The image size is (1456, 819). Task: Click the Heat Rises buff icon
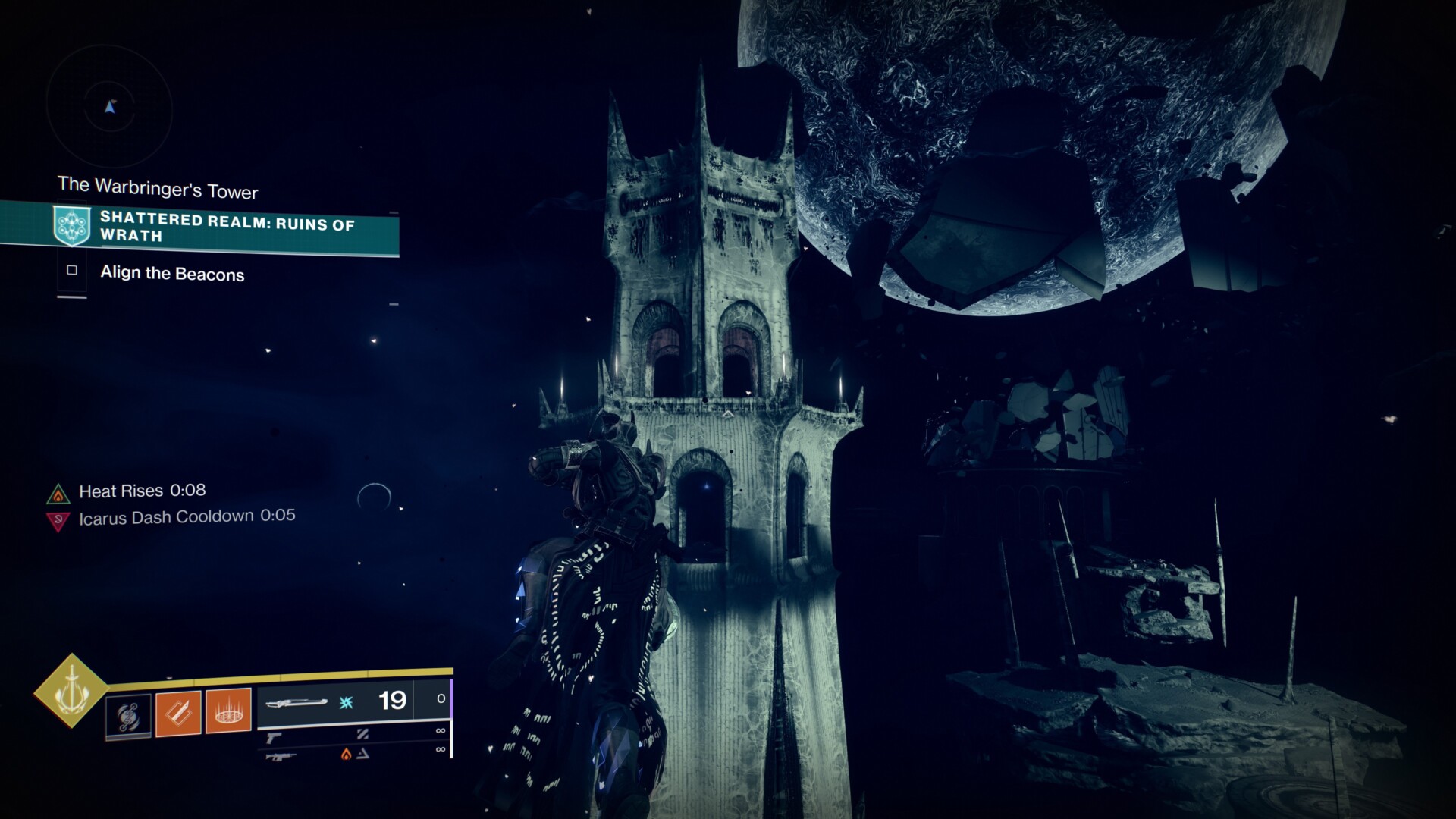tap(58, 494)
